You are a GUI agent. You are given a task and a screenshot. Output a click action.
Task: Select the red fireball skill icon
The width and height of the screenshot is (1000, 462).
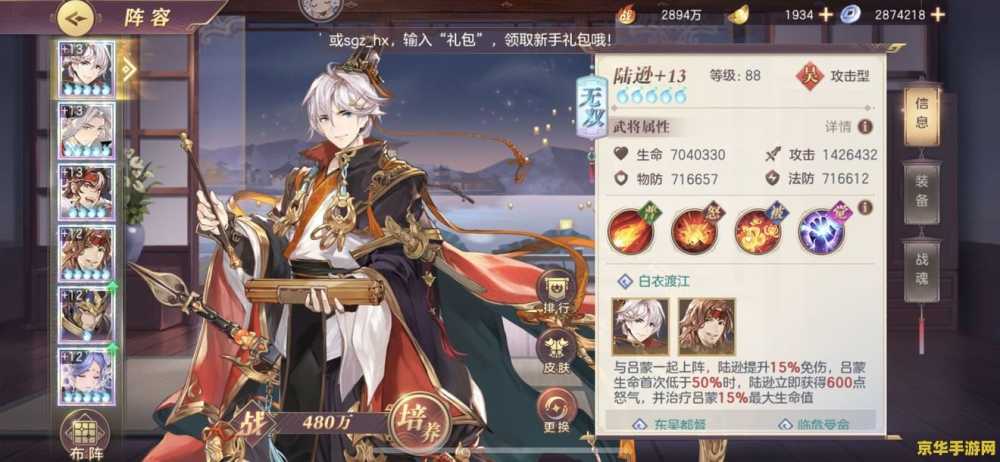coord(630,229)
